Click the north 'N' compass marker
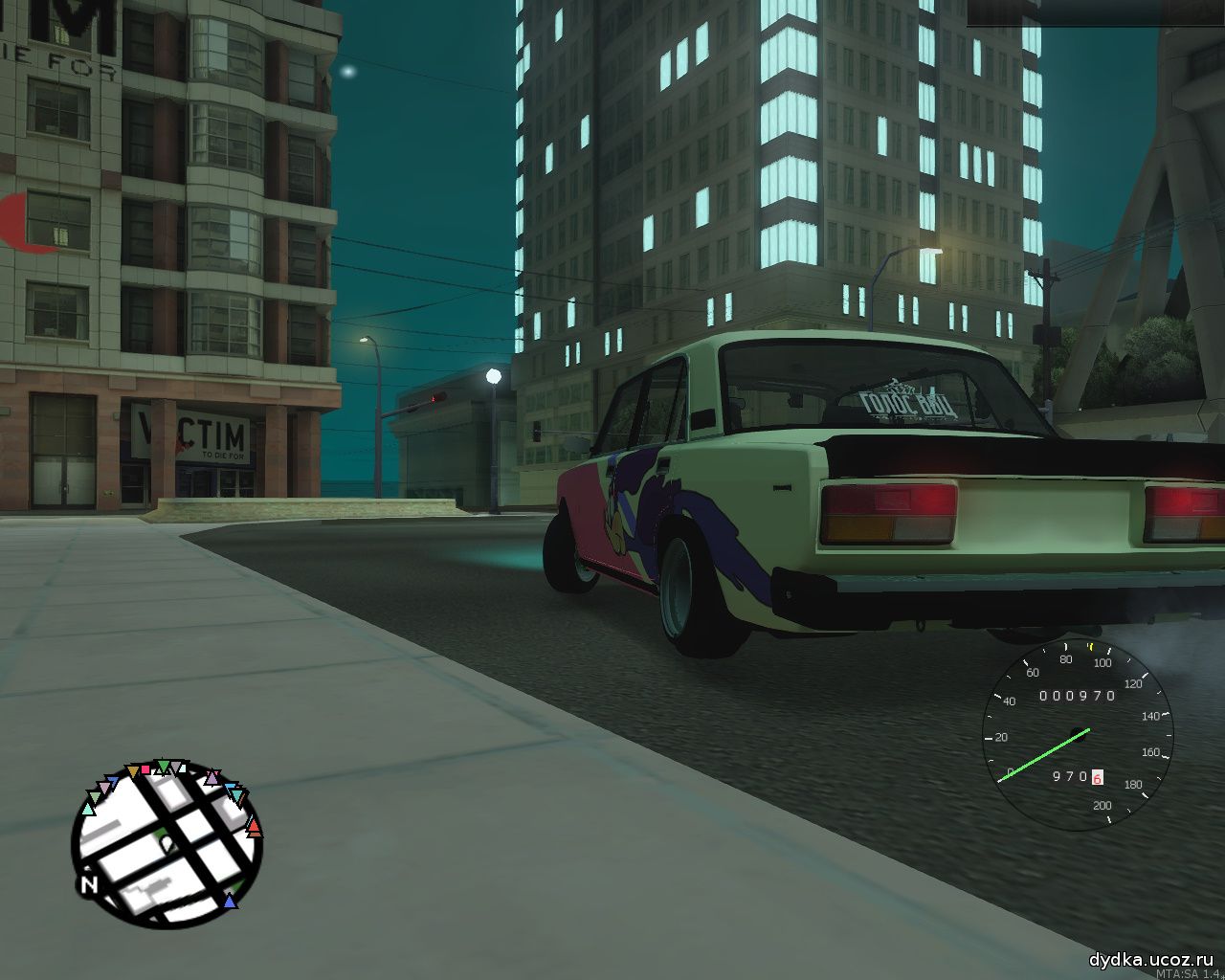1225x980 pixels. pyautogui.click(x=90, y=884)
